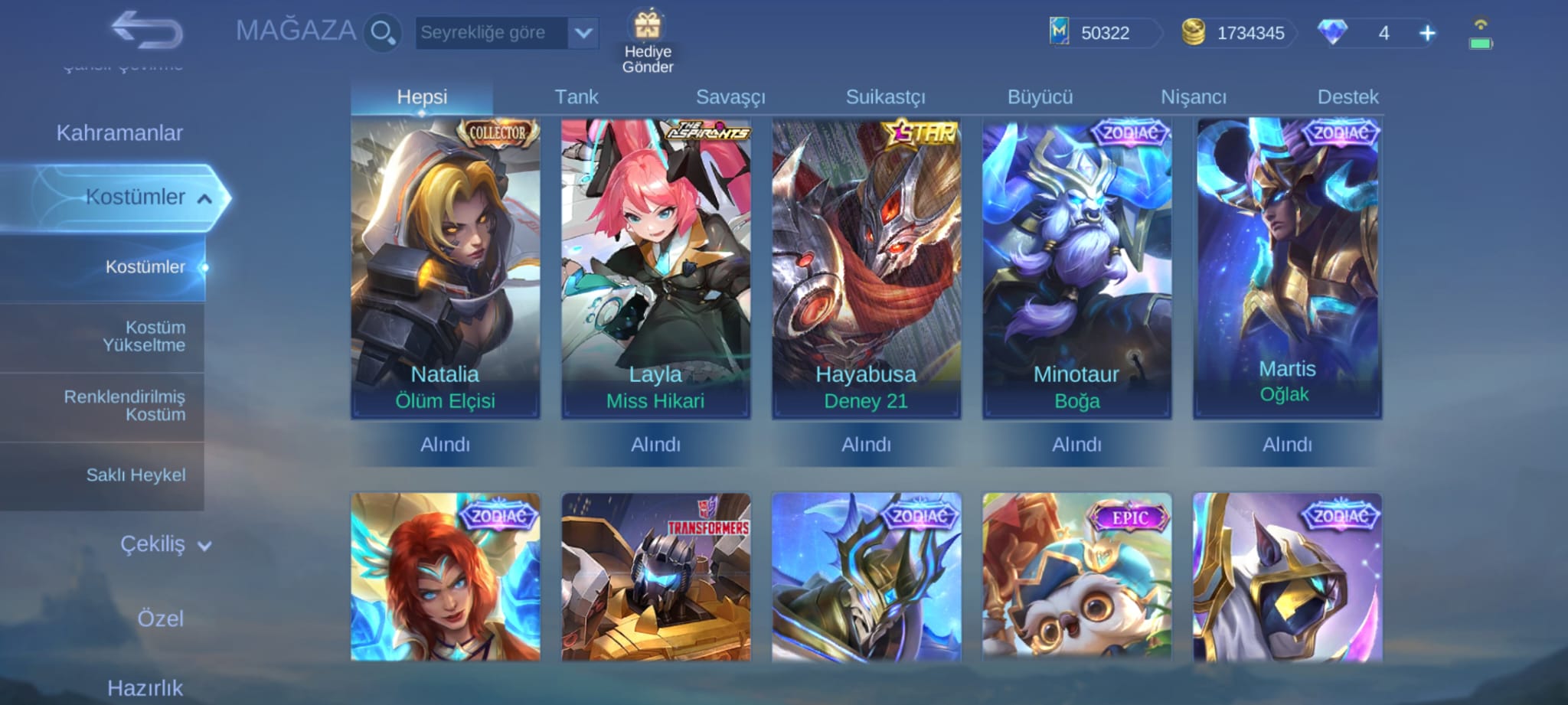Viewport: 1568px width, 705px height.
Task: Add diamonds with the plus button
Action: 1427,33
